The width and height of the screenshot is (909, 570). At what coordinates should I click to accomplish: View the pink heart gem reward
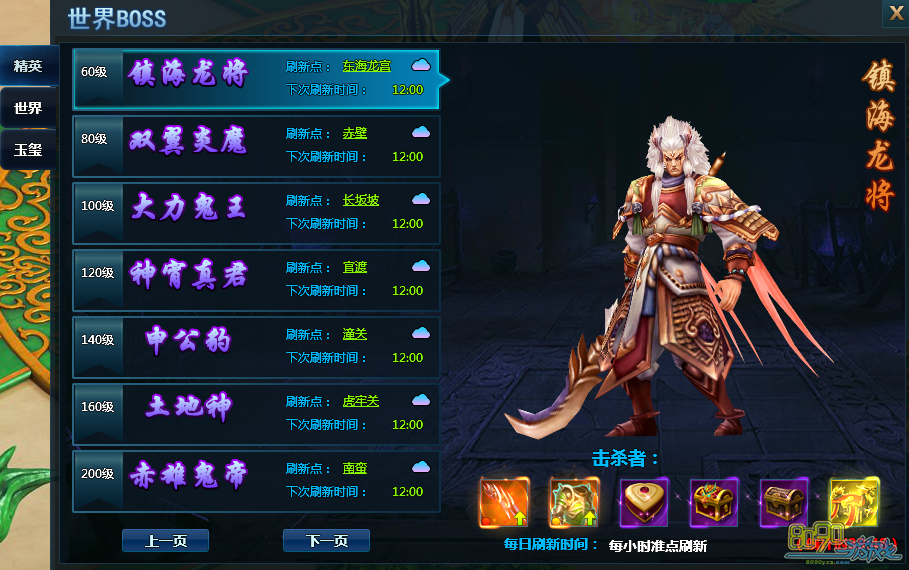644,502
